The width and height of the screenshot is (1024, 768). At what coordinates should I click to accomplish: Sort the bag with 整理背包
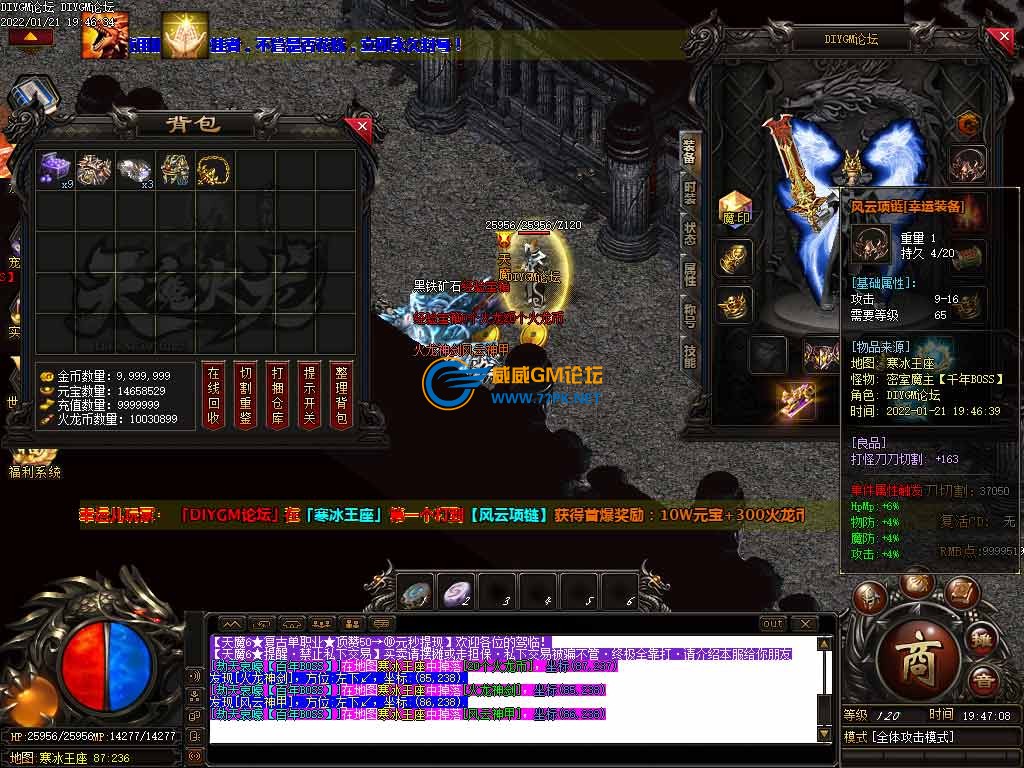[341, 393]
